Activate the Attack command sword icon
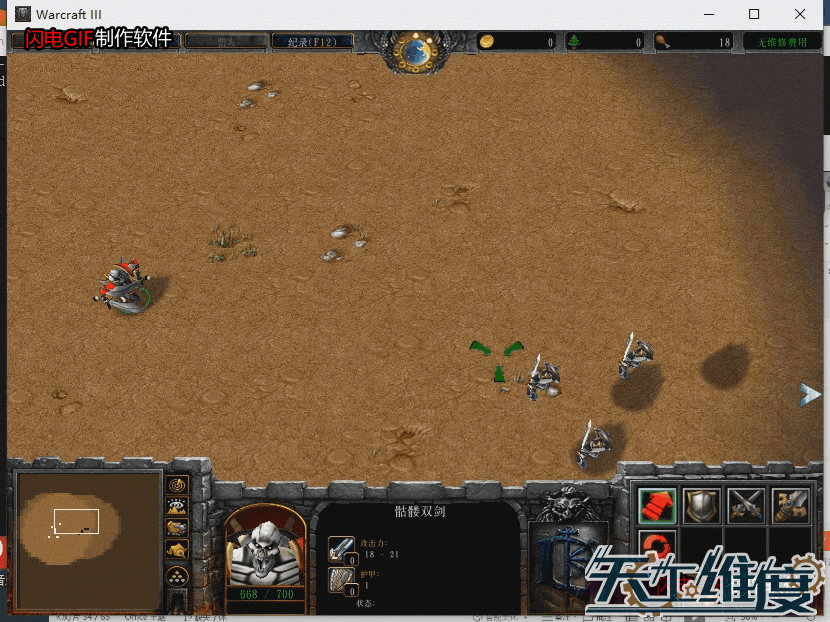830x622 pixels. coord(790,505)
